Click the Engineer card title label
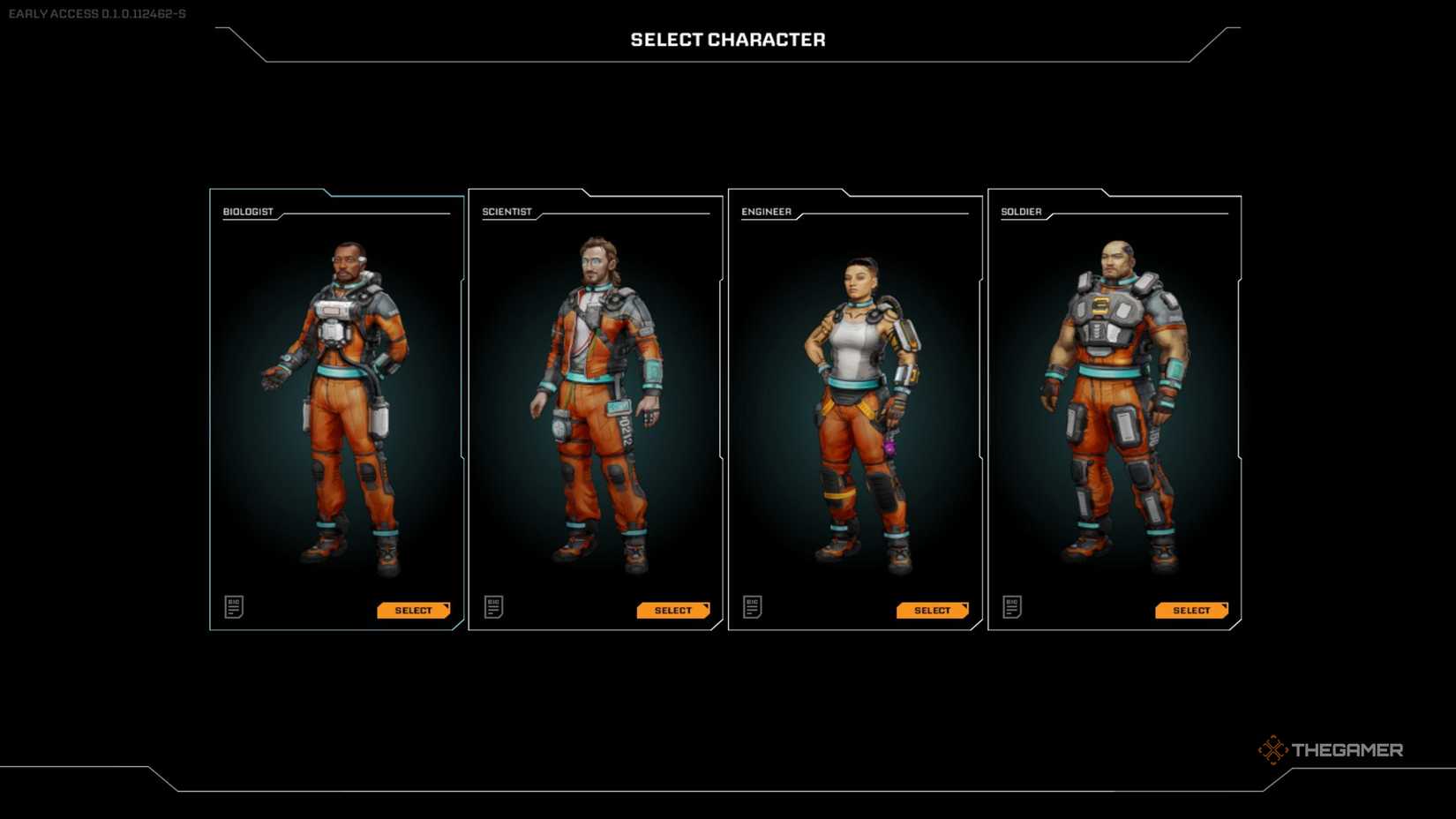Image resolution: width=1456 pixels, height=819 pixels. 765,212
